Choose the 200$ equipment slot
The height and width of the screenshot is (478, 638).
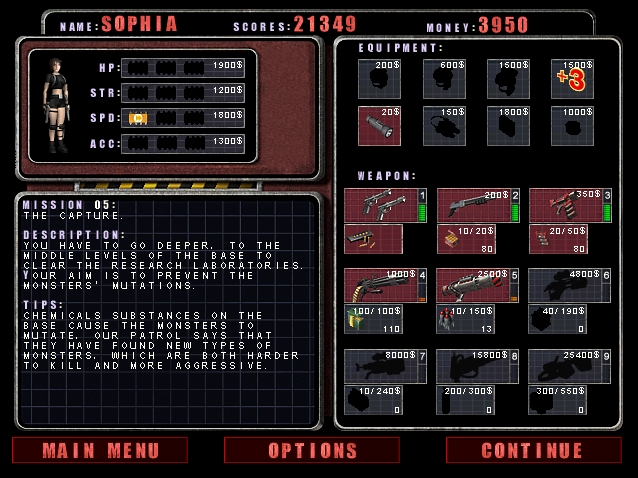click(x=380, y=79)
